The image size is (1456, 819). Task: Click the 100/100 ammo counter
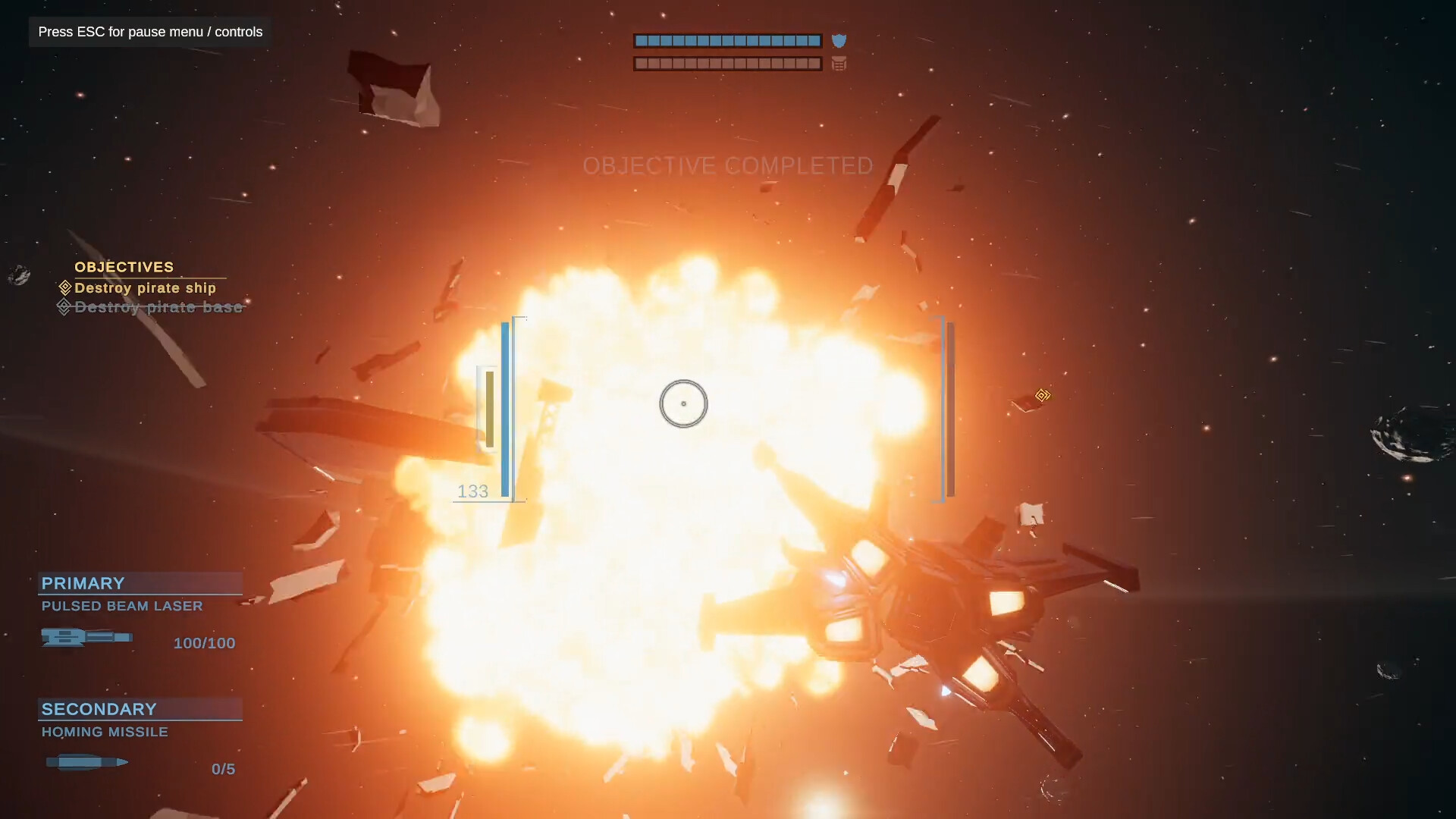(203, 642)
